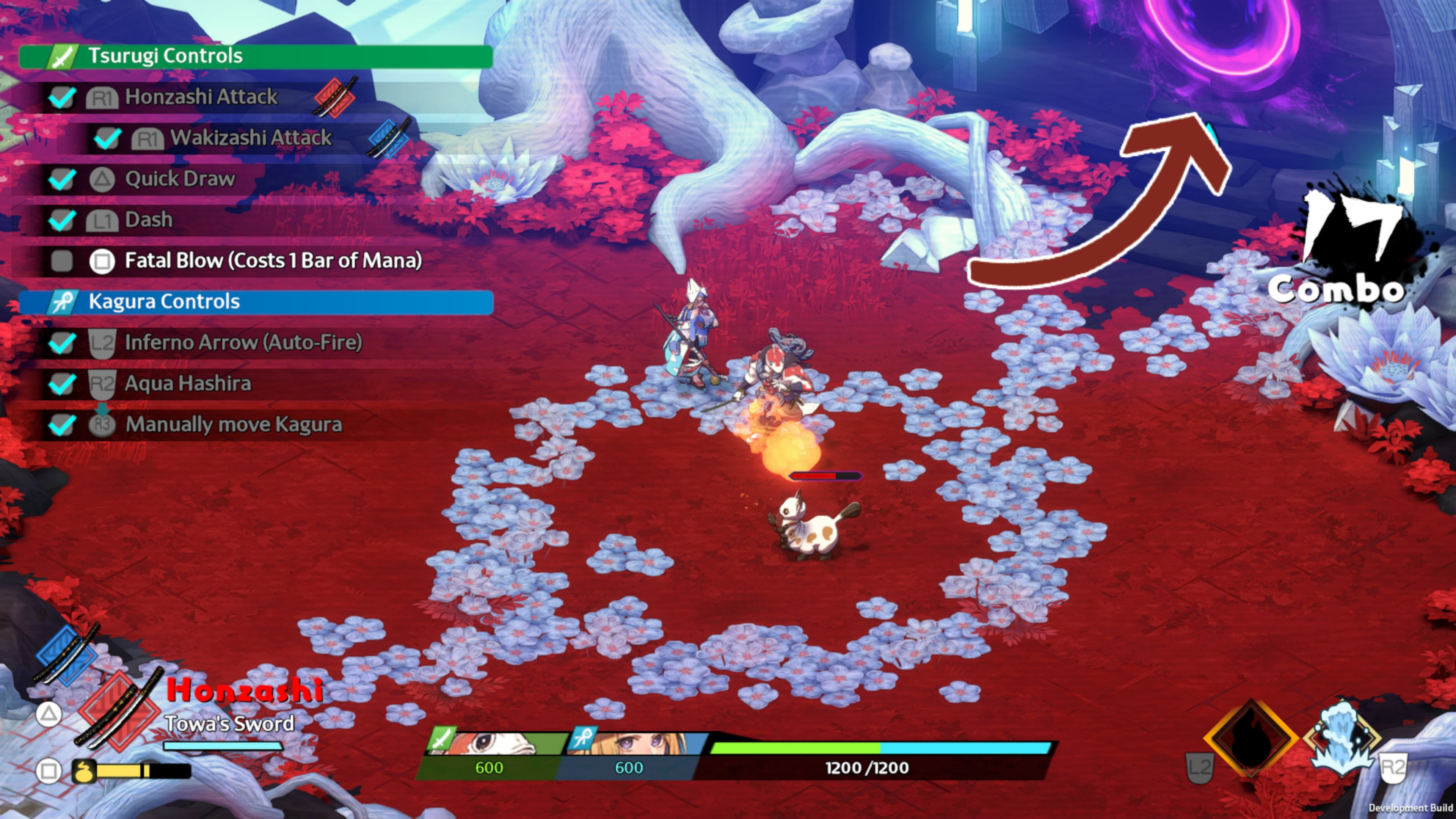
Task: Select the Kagura Controls header
Action: pyautogui.click(x=256, y=302)
